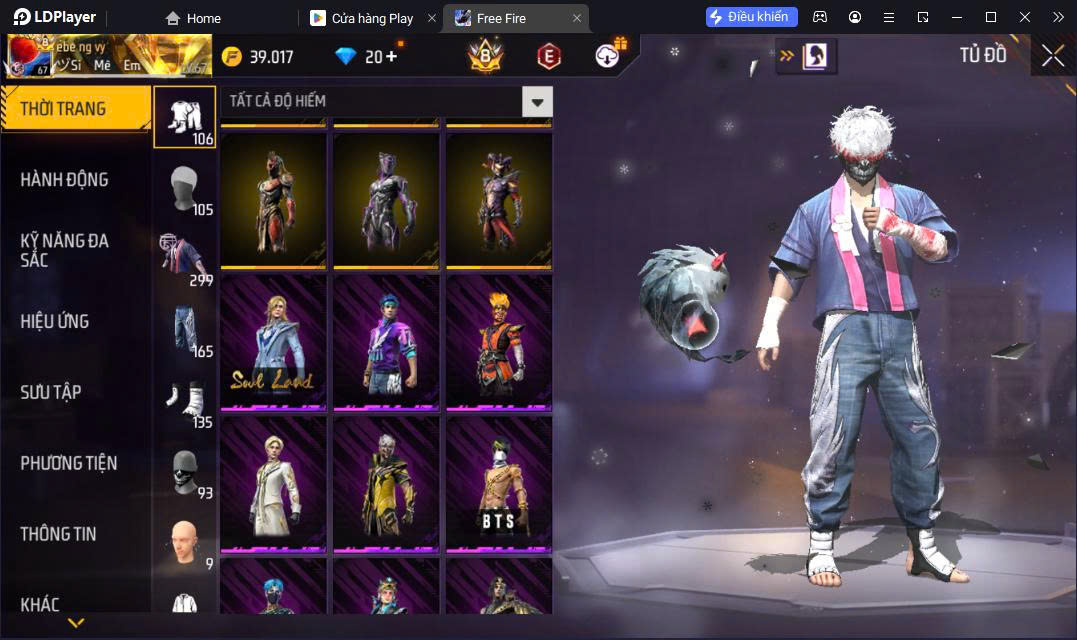Open the shoes subcategory with 135 items
The height and width of the screenshot is (640, 1077).
(185, 400)
